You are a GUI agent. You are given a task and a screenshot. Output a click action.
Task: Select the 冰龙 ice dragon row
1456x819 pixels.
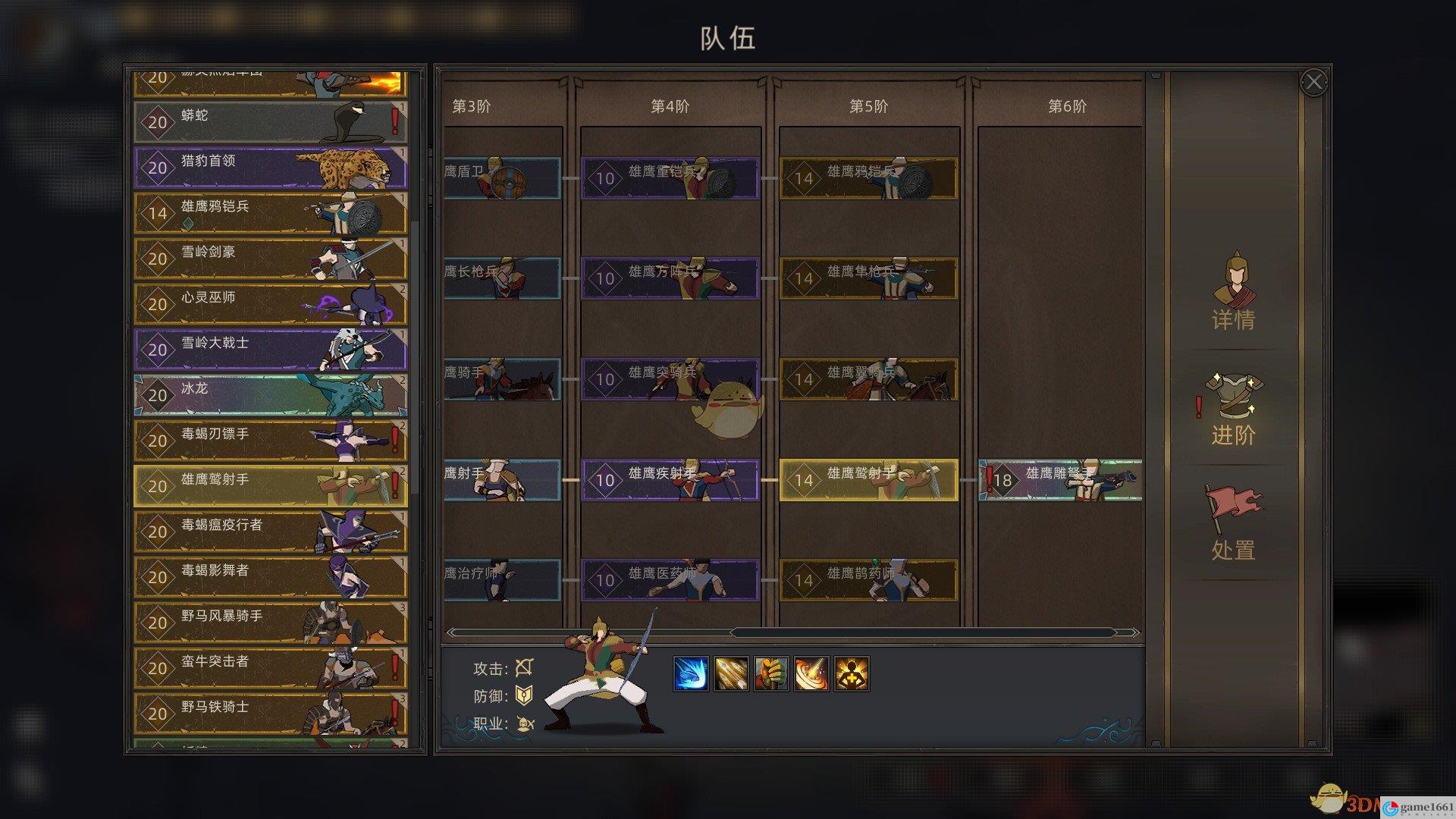point(270,395)
